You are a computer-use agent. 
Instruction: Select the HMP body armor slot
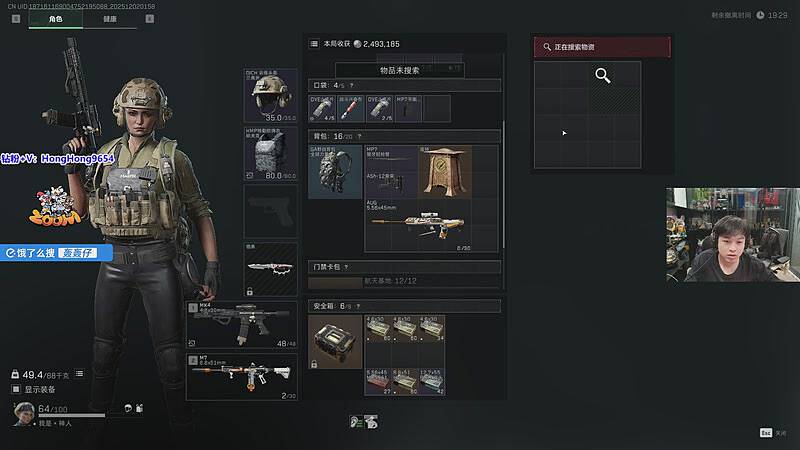271,153
